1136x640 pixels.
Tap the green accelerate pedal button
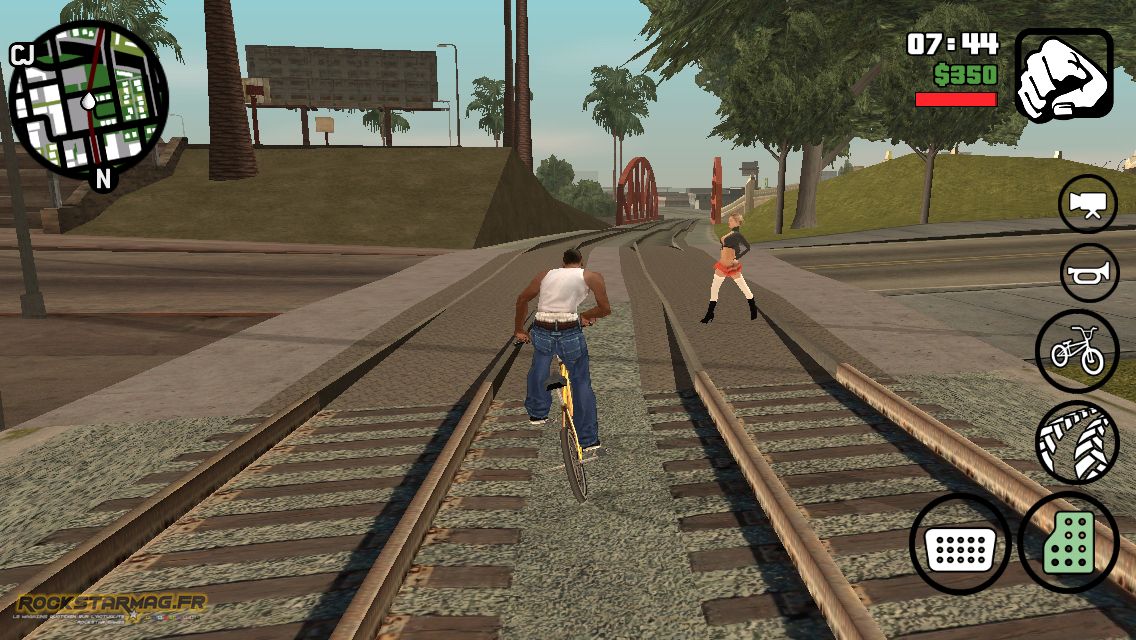(1068, 543)
